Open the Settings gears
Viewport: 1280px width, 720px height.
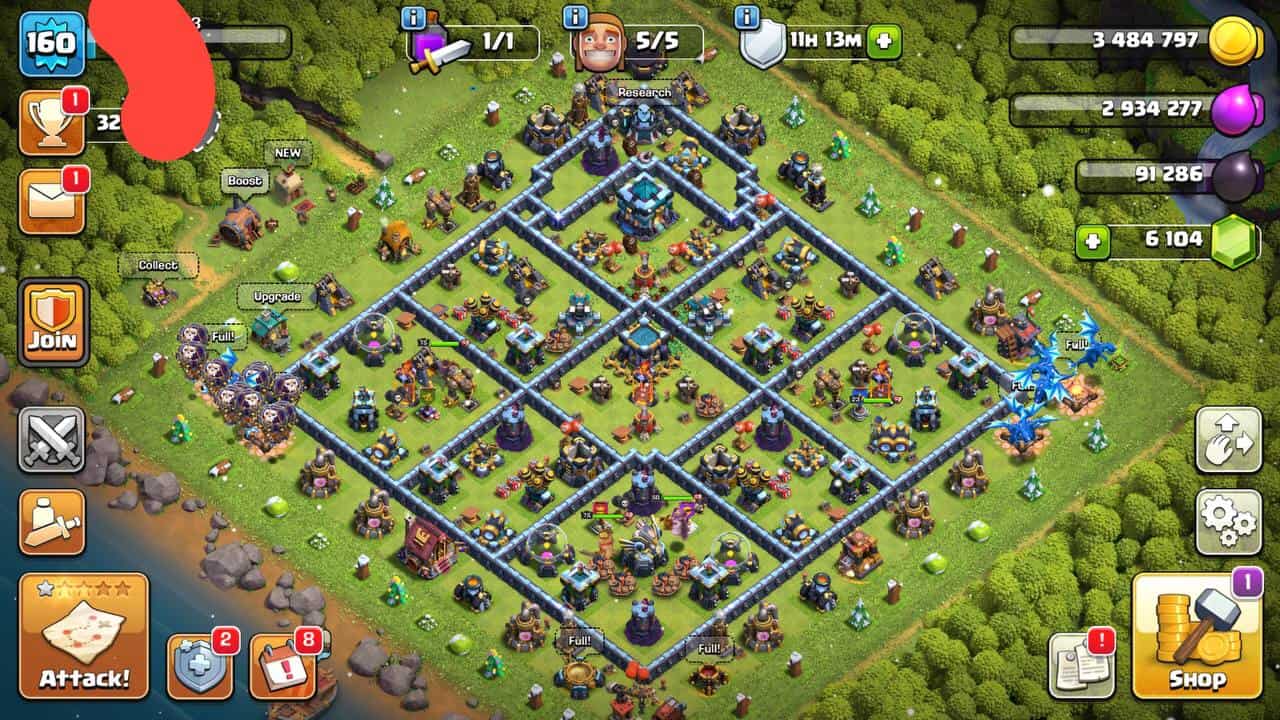(x=1228, y=522)
